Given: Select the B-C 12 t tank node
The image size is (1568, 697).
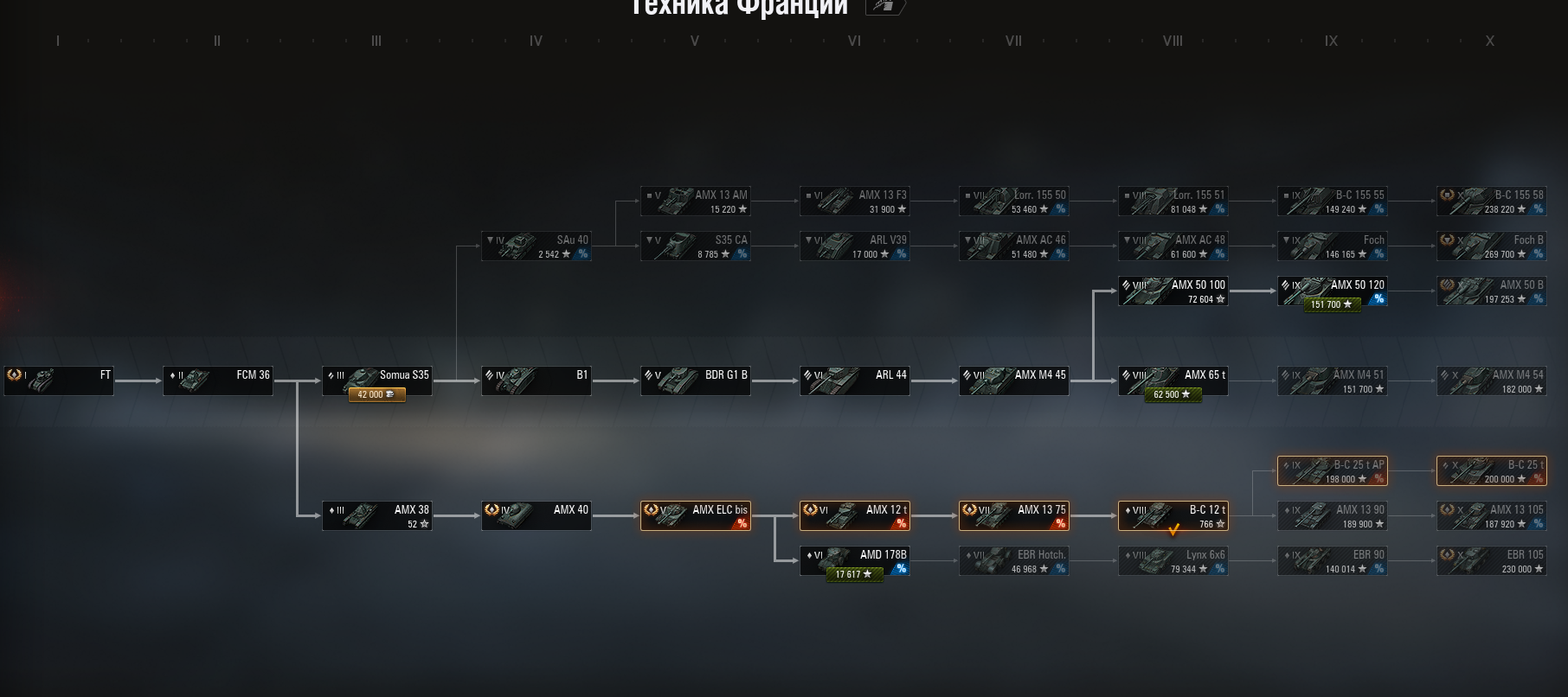Looking at the screenshot, I should (x=1173, y=515).
